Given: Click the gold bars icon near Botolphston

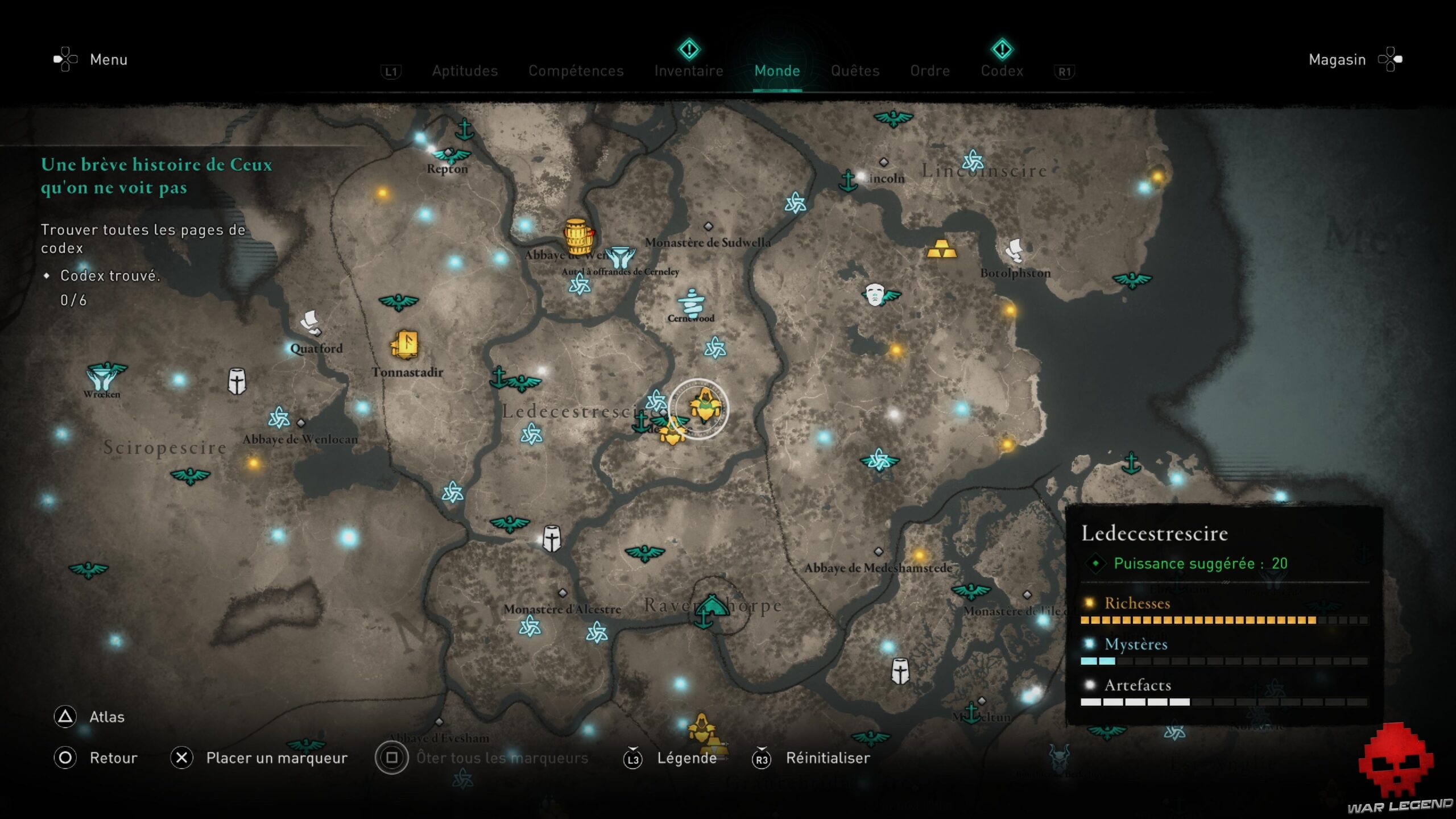Looking at the screenshot, I should click(942, 250).
